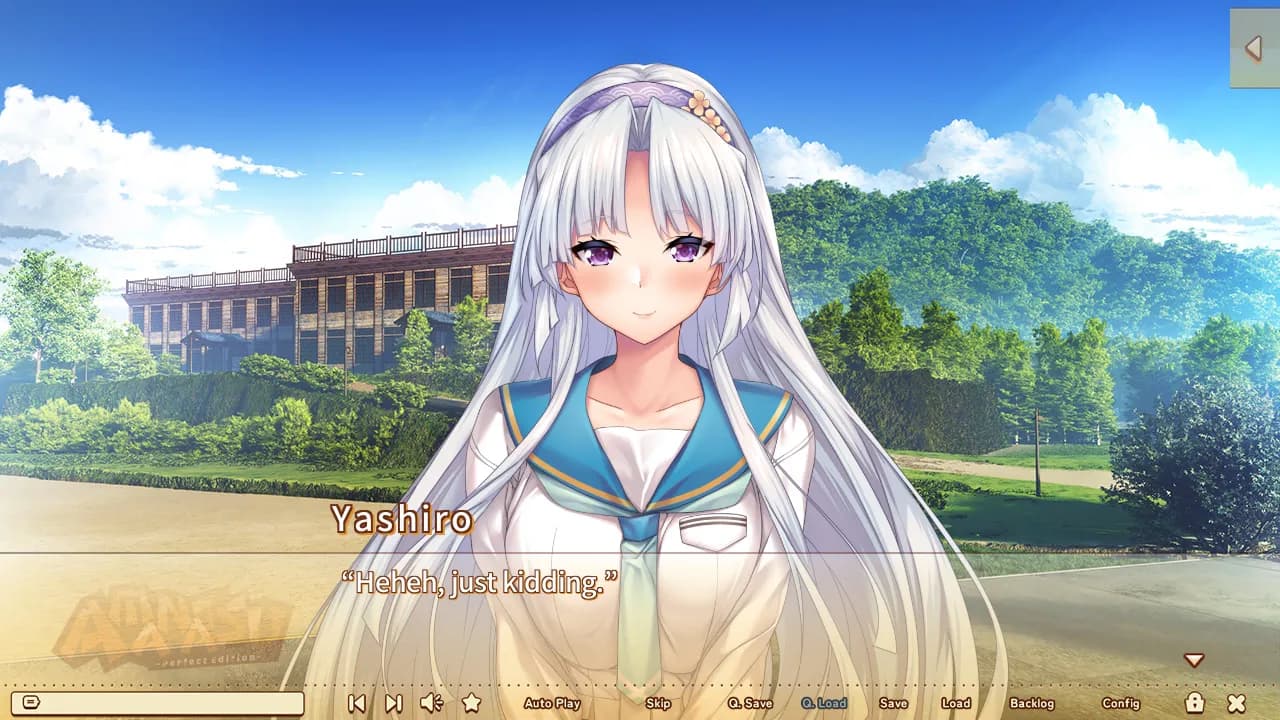Select the star favorite scene icon

pos(469,704)
